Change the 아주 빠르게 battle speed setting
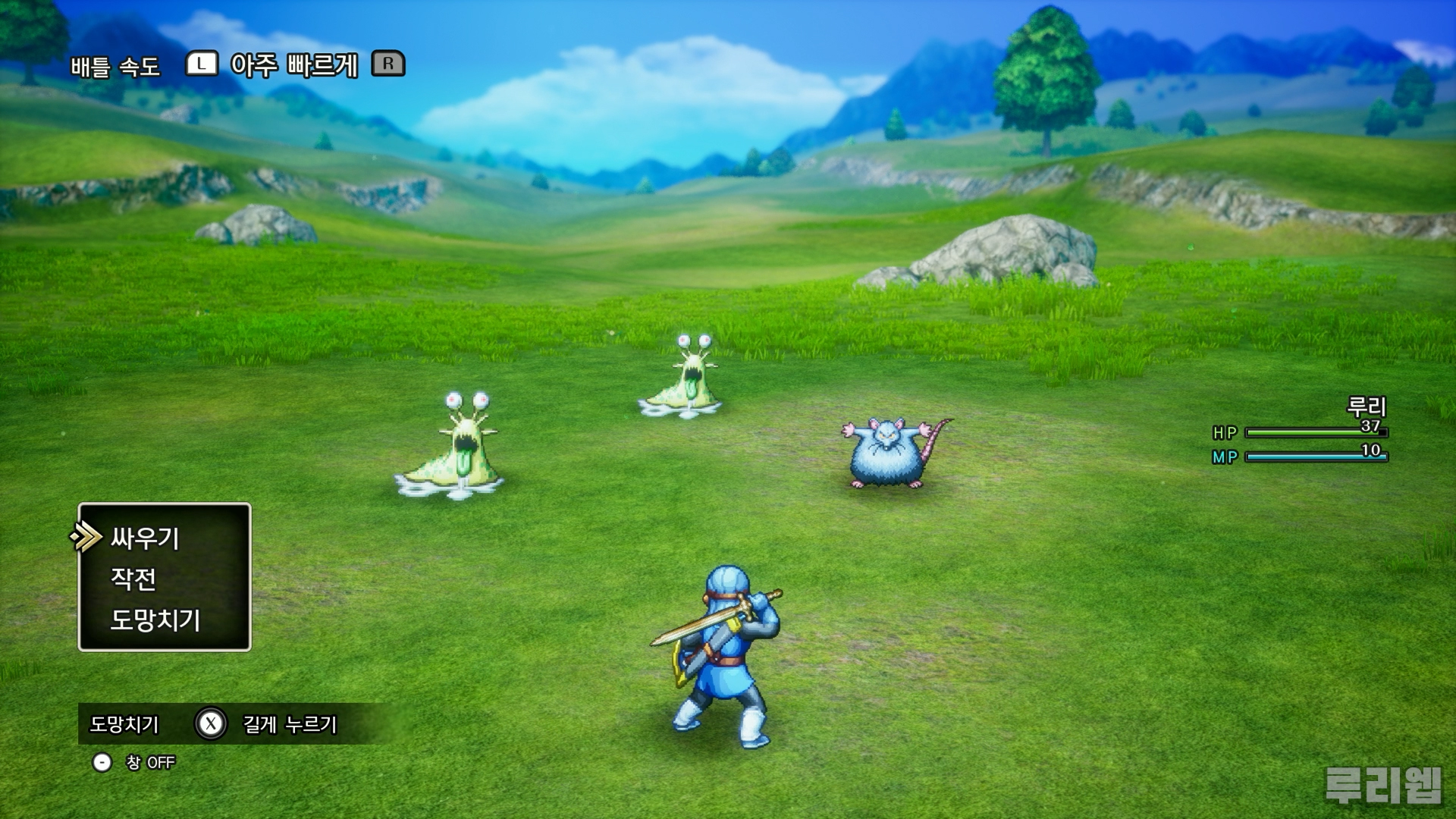 [x=293, y=65]
